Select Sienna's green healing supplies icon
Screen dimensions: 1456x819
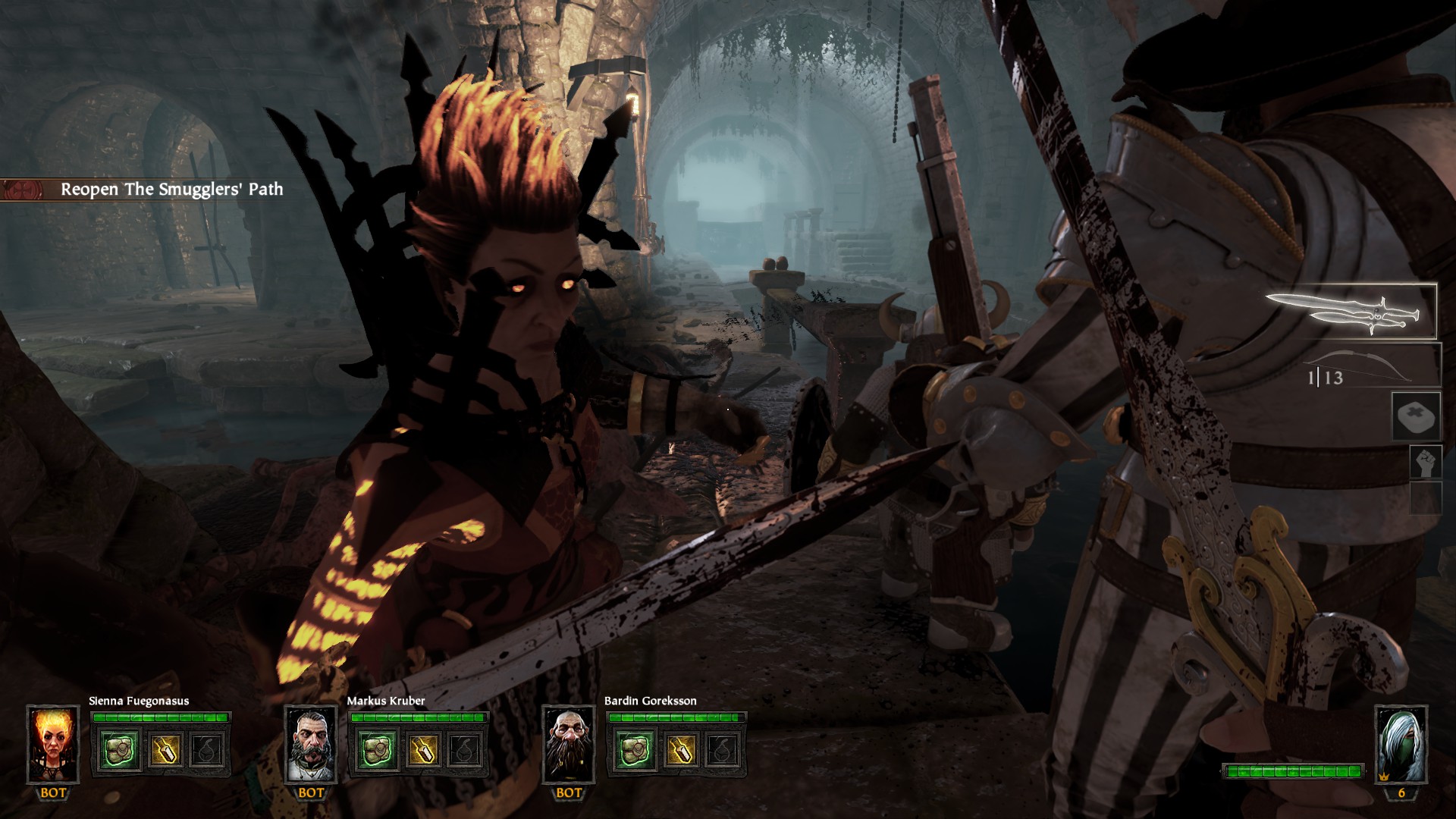(120, 750)
